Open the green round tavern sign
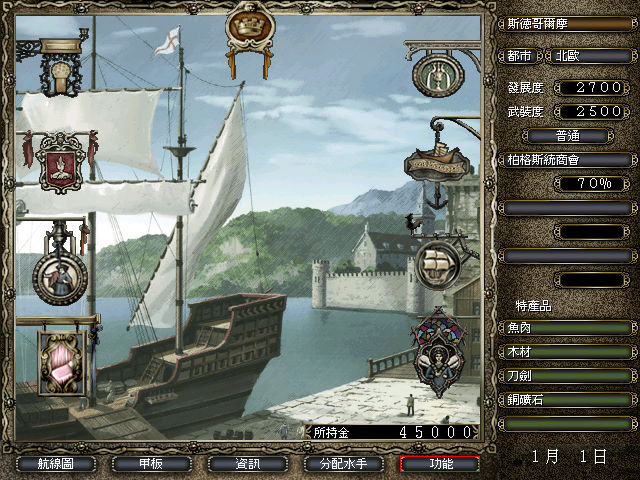640x480 pixels. pos(436,74)
